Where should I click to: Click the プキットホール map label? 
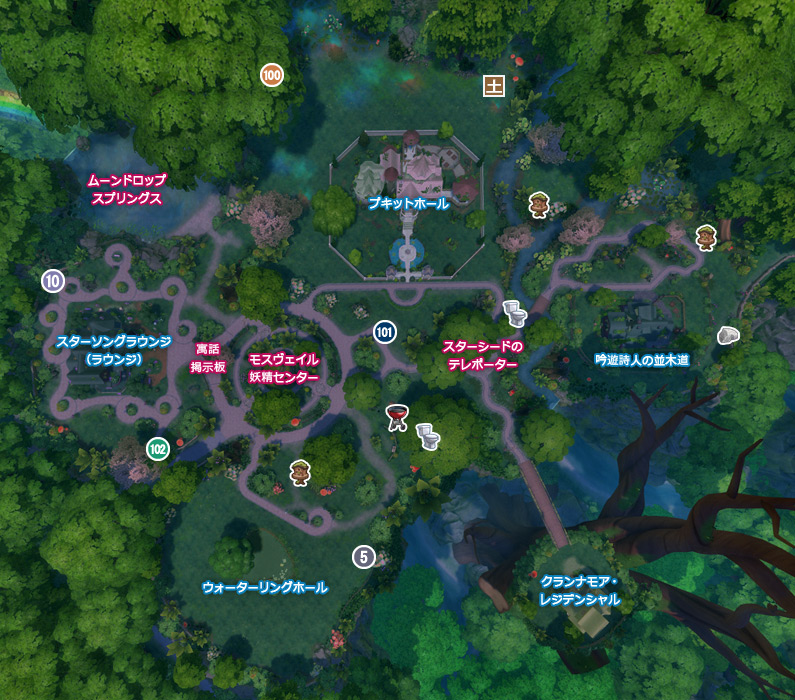pos(407,203)
